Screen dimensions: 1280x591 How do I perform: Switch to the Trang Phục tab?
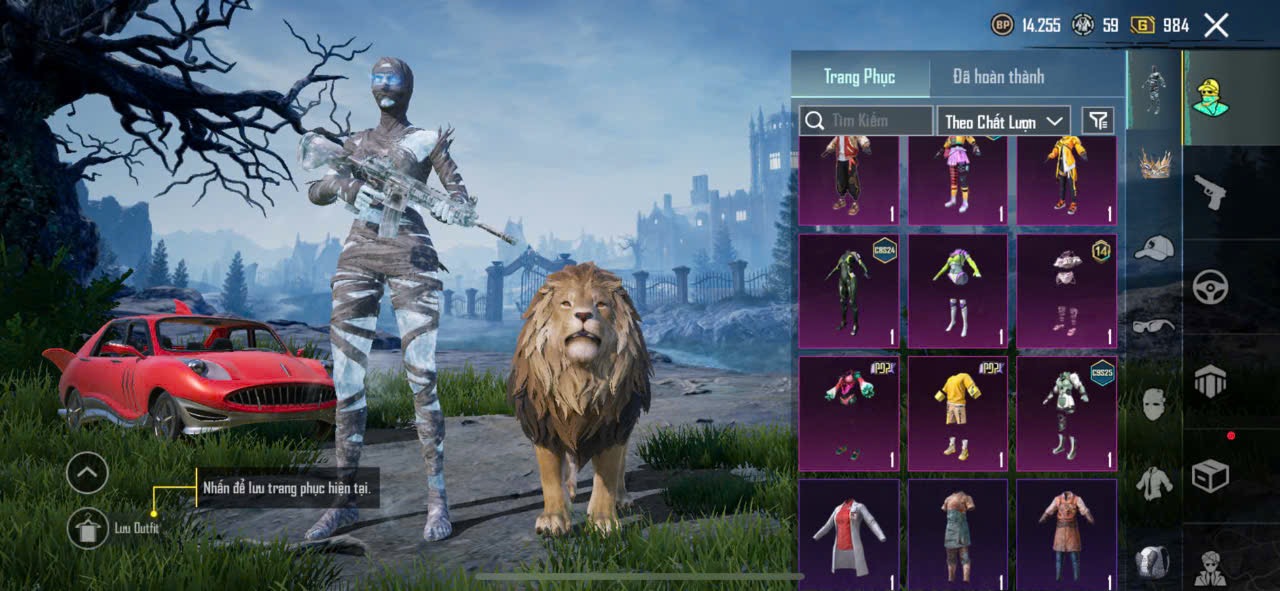click(859, 77)
